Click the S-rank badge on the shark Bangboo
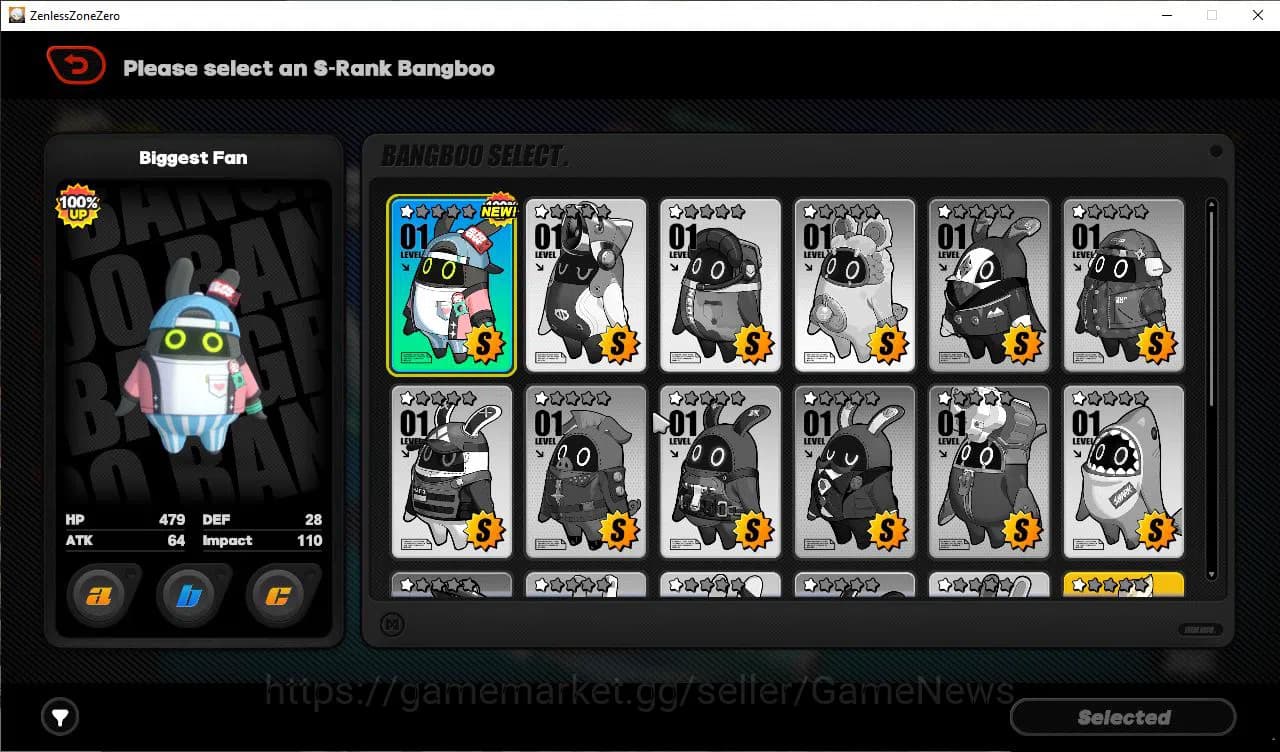Viewport: 1280px width, 752px height. pos(1158,531)
